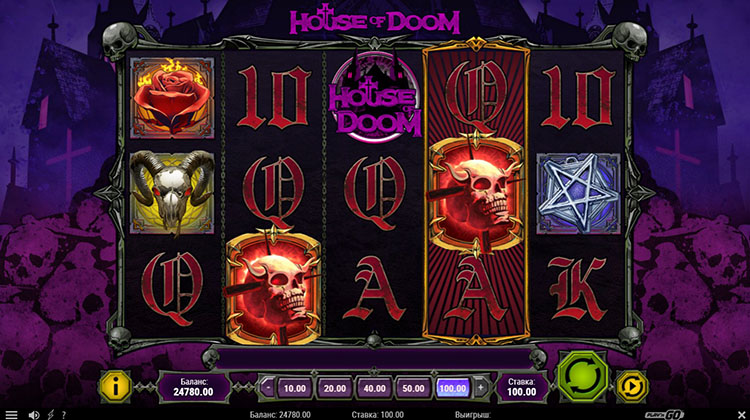The height and width of the screenshot is (420, 750).
Task: Increase the bet with the plus button
Action: [x=481, y=387]
